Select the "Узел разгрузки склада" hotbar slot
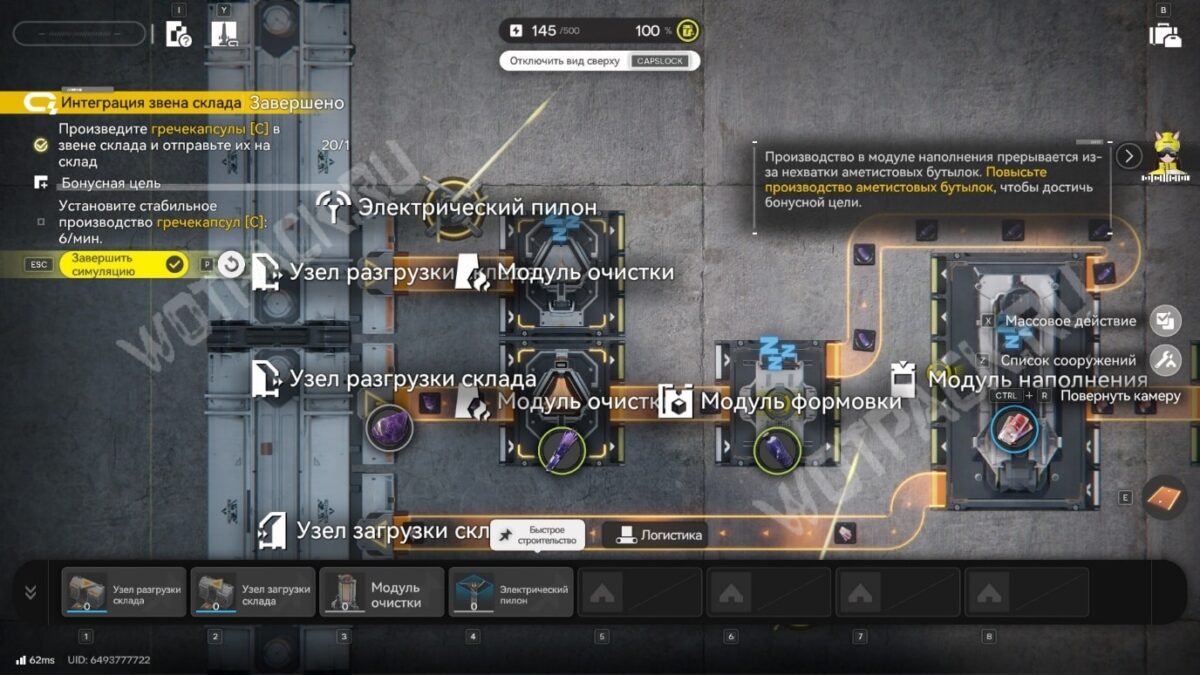The height and width of the screenshot is (675, 1200). [124, 592]
